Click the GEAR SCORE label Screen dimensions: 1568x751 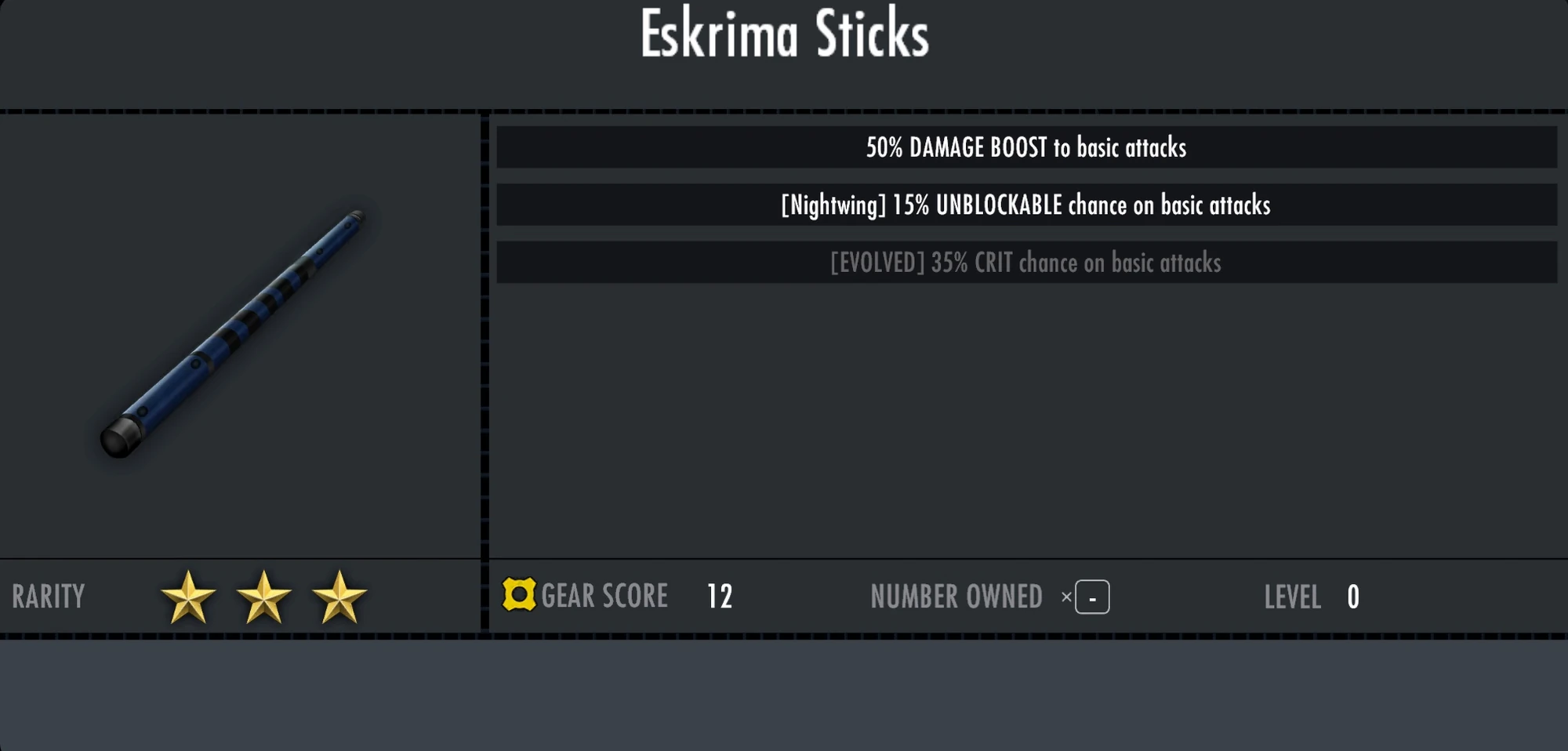point(605,597)
